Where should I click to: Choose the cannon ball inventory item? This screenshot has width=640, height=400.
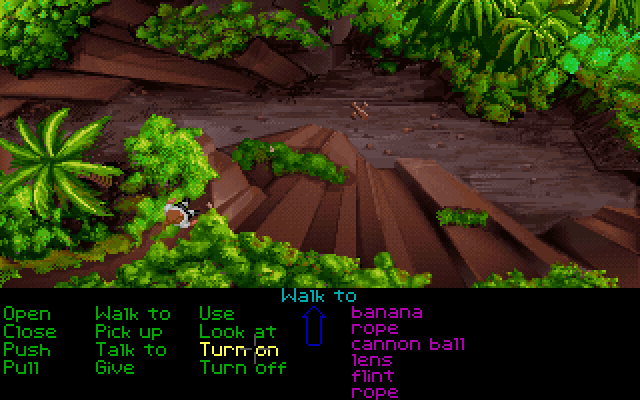(x=408, y=345)
